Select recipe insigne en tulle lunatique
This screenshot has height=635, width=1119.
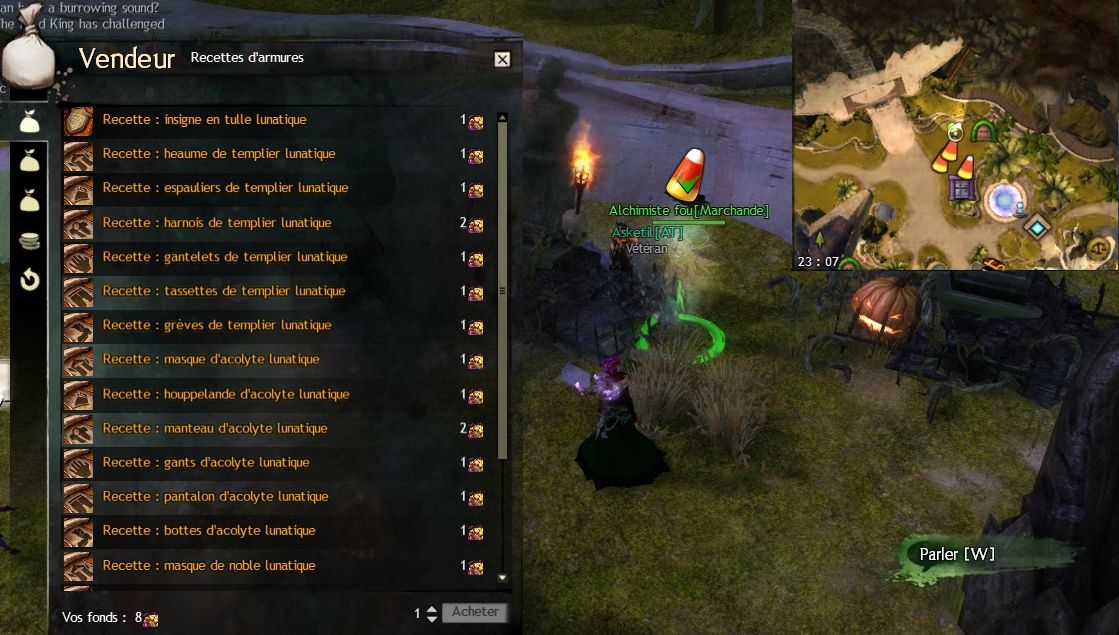pyautogui.click(x=204, y=120)
